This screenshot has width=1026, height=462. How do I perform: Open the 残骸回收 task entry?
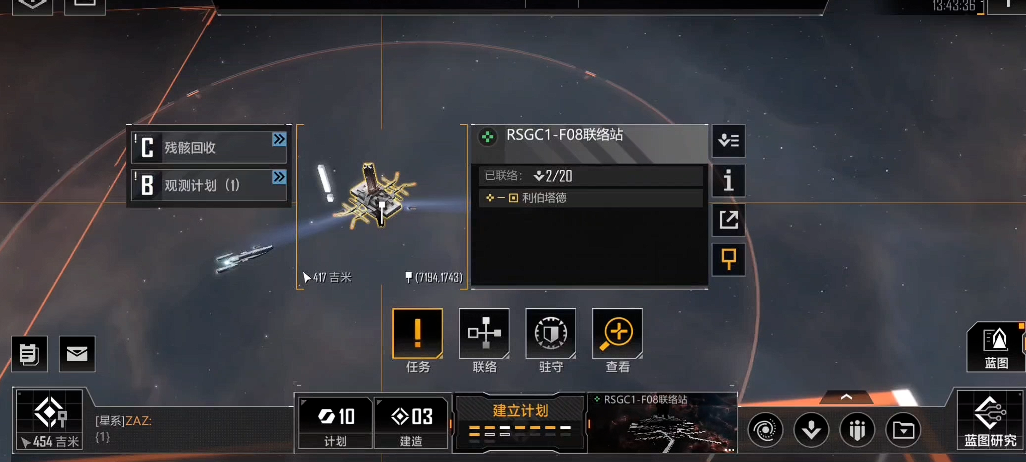point(209,148)
